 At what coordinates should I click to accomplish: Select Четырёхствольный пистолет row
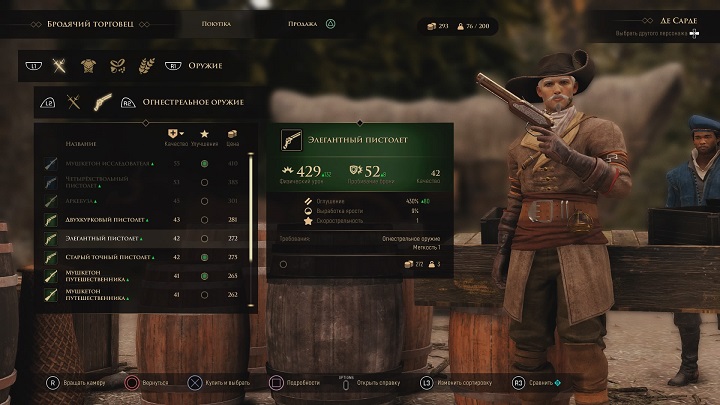(110, 182)
